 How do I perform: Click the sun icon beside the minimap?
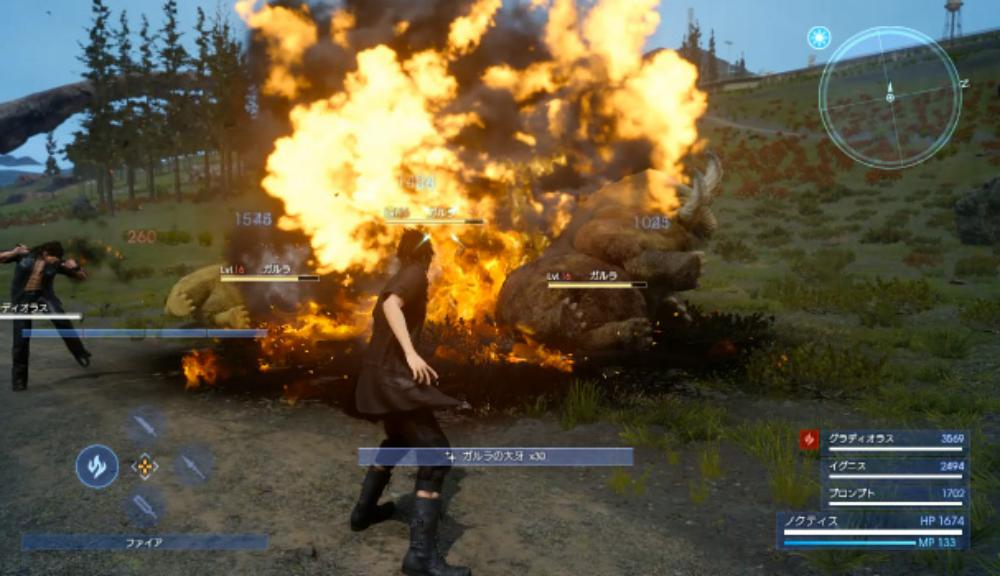819,38
